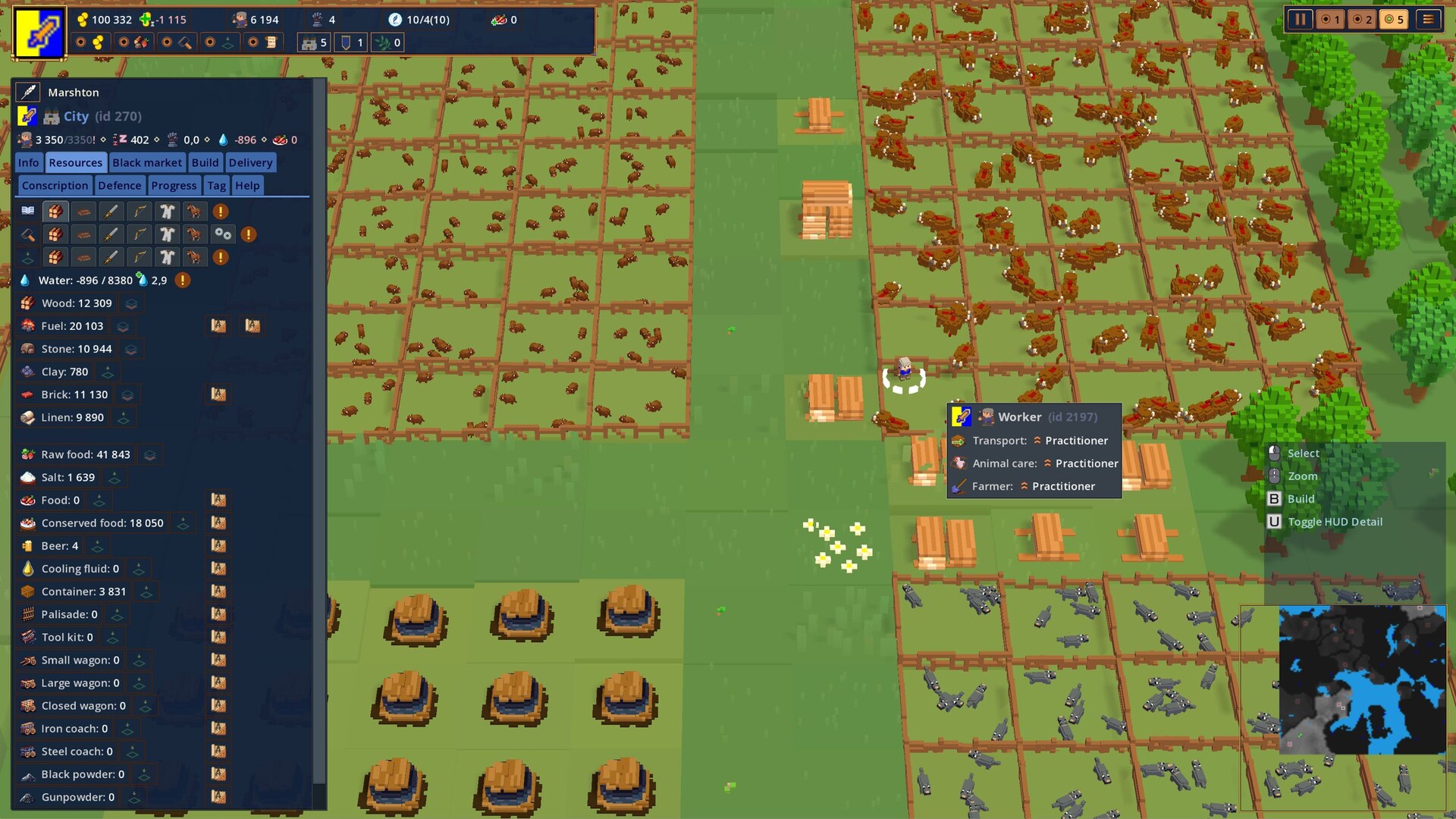Screen dimensions: 1456x819
Task: Pause the game with the pause button
Action: 1300,20
